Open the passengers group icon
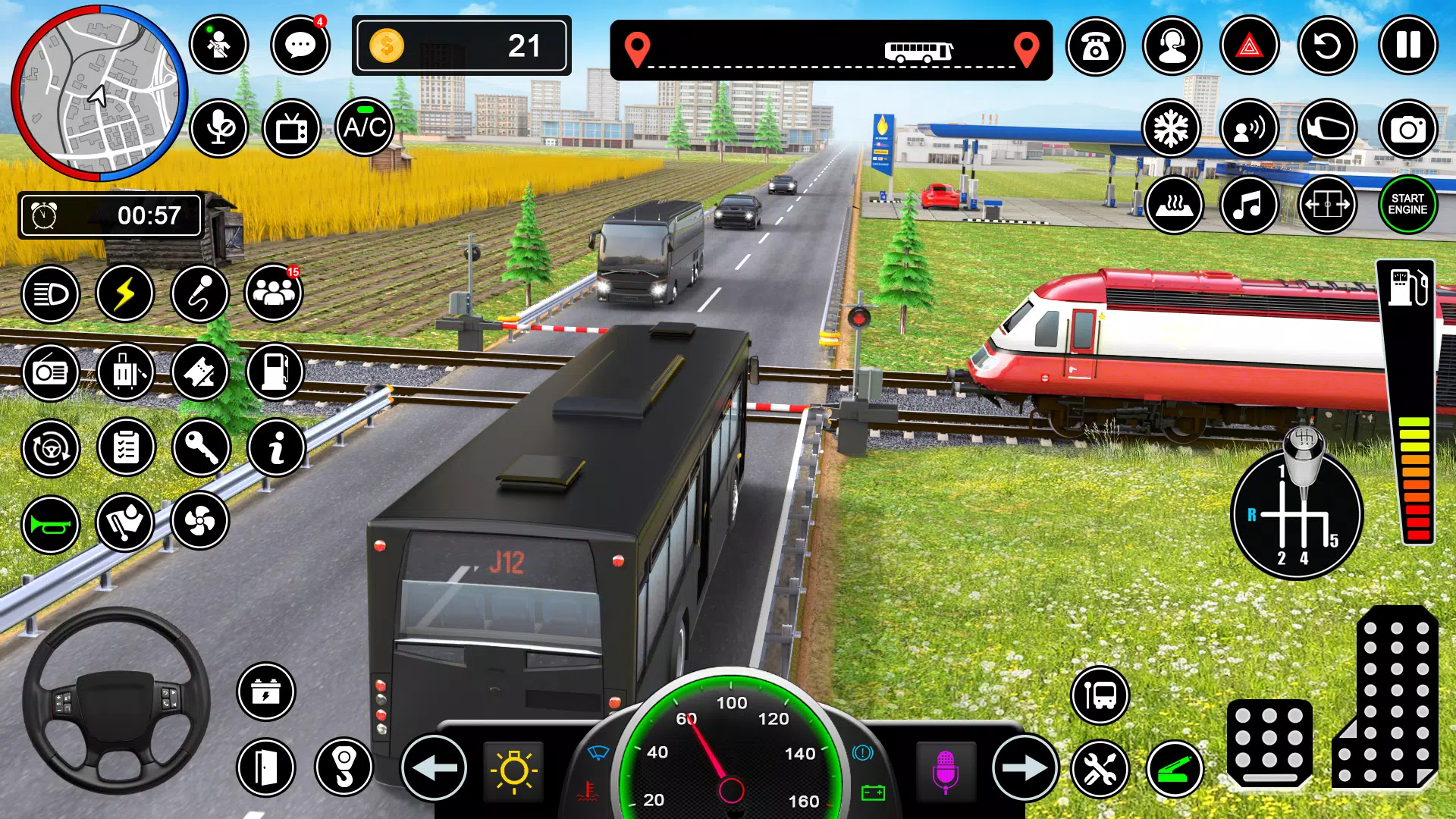 tap(274, 293)
